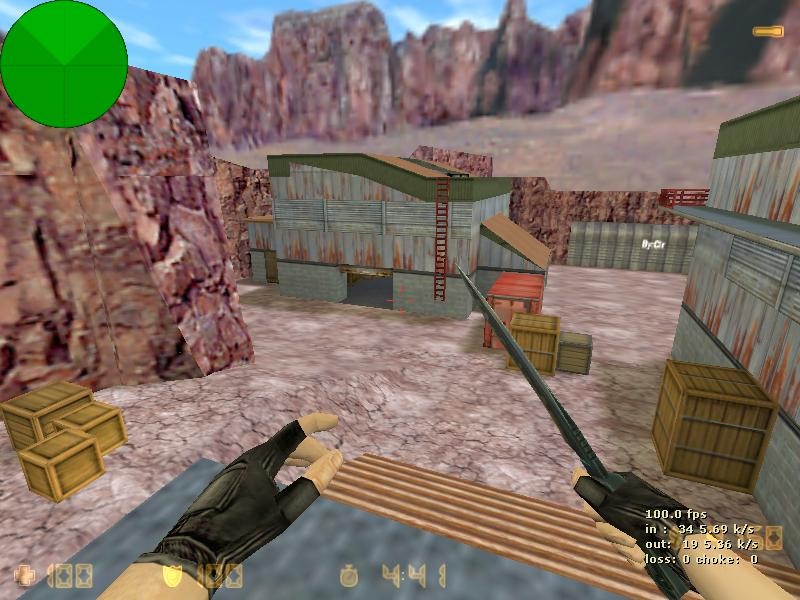Click the health cross icon
The image size is (800, 600).
pyautogui.click(x=24, y=575)
